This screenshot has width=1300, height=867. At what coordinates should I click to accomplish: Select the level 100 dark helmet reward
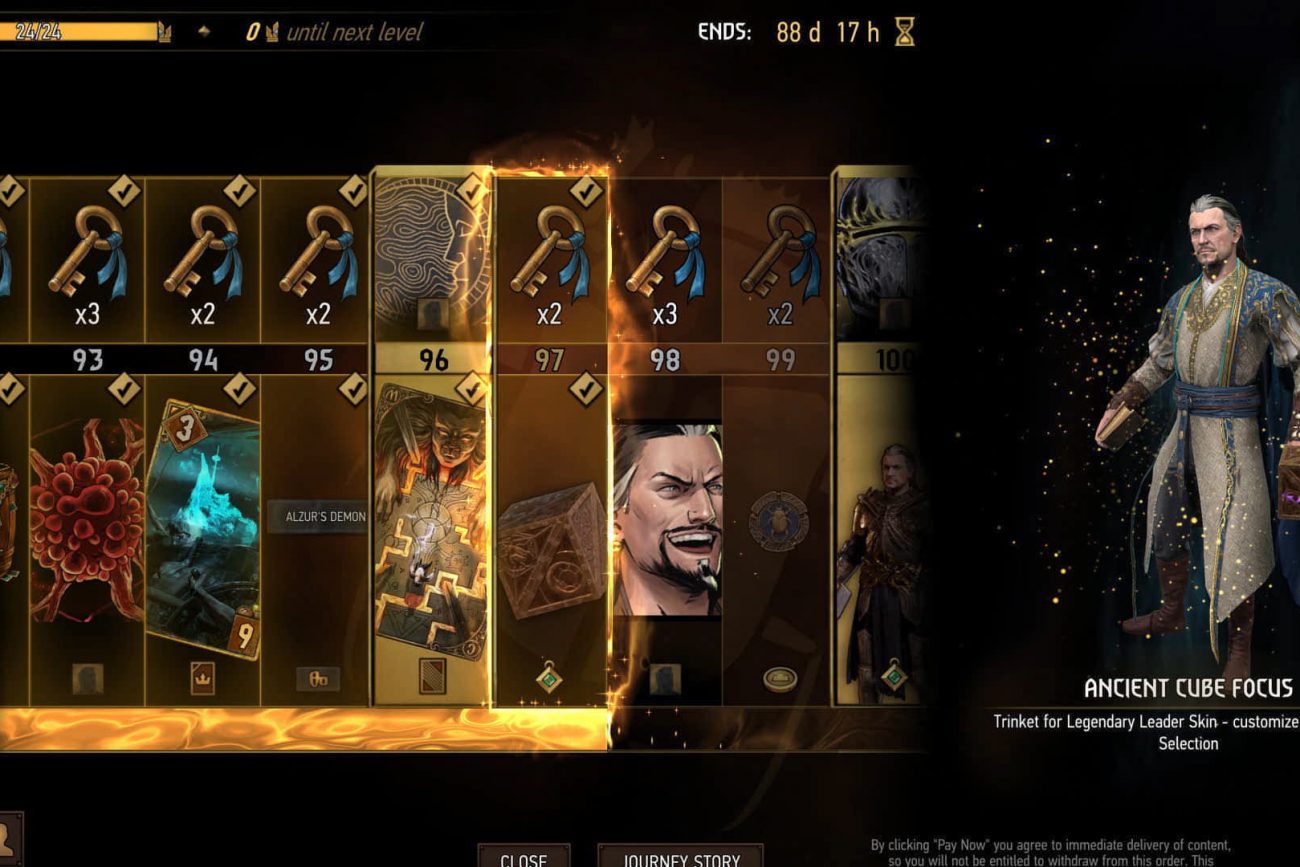click(x=882, y=258)
